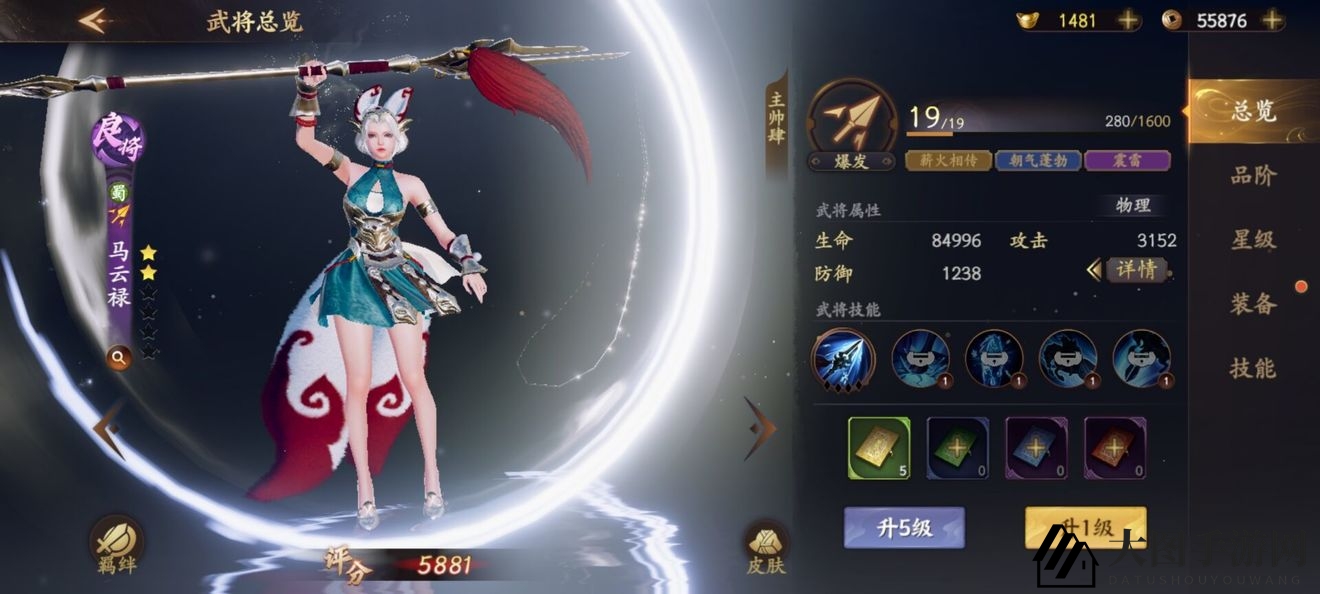Select the red experience book slot
Image resolution: width=1320 pixels, height=594 pixels.
(1115, 447)
